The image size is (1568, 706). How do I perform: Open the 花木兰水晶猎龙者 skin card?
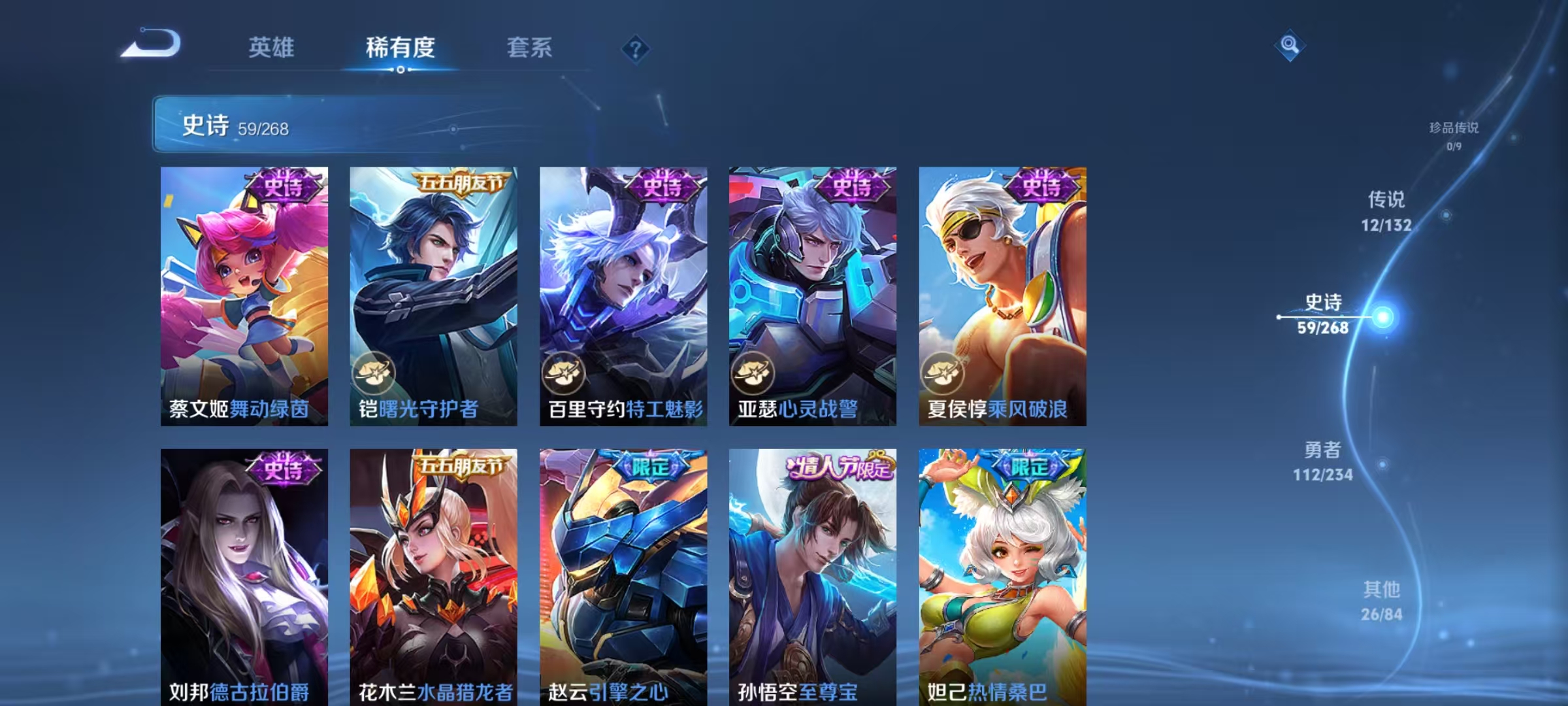click(x=434, y=575)
